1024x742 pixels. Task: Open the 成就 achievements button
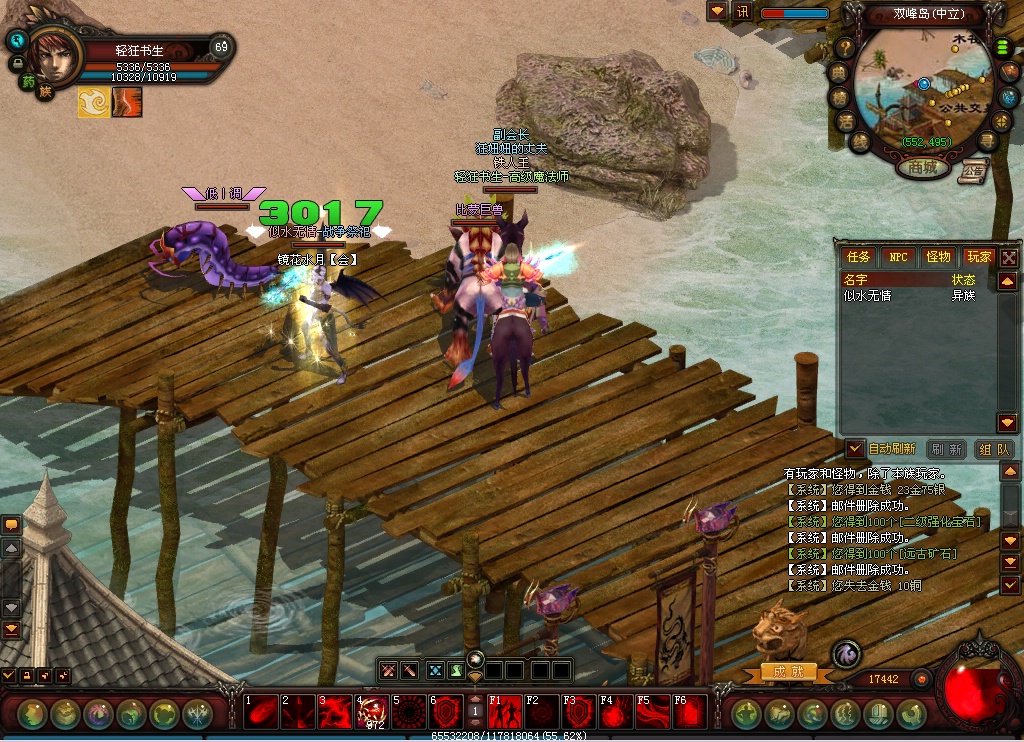[788, 672]
